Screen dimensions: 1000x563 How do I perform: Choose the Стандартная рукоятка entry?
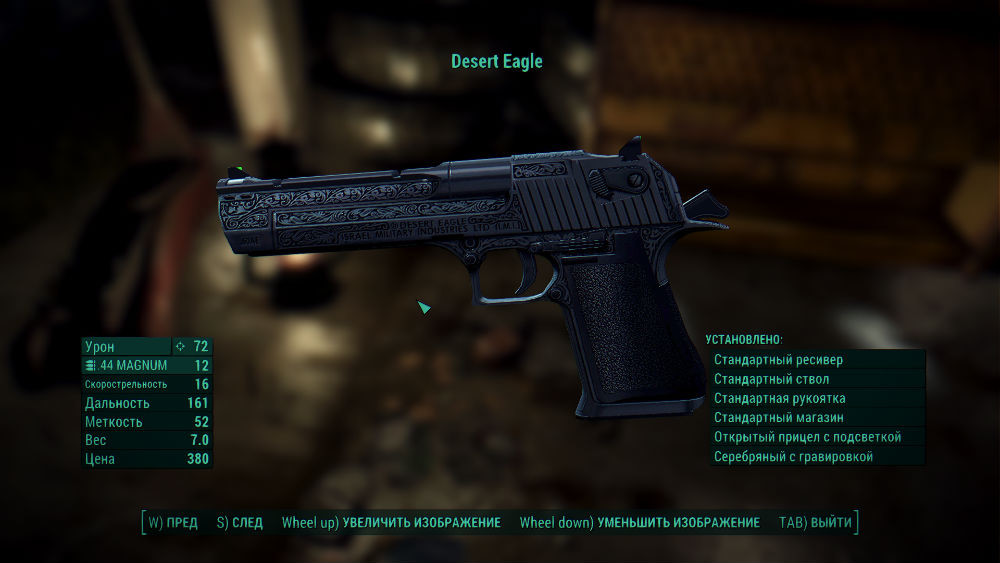[x=816, y=398]
